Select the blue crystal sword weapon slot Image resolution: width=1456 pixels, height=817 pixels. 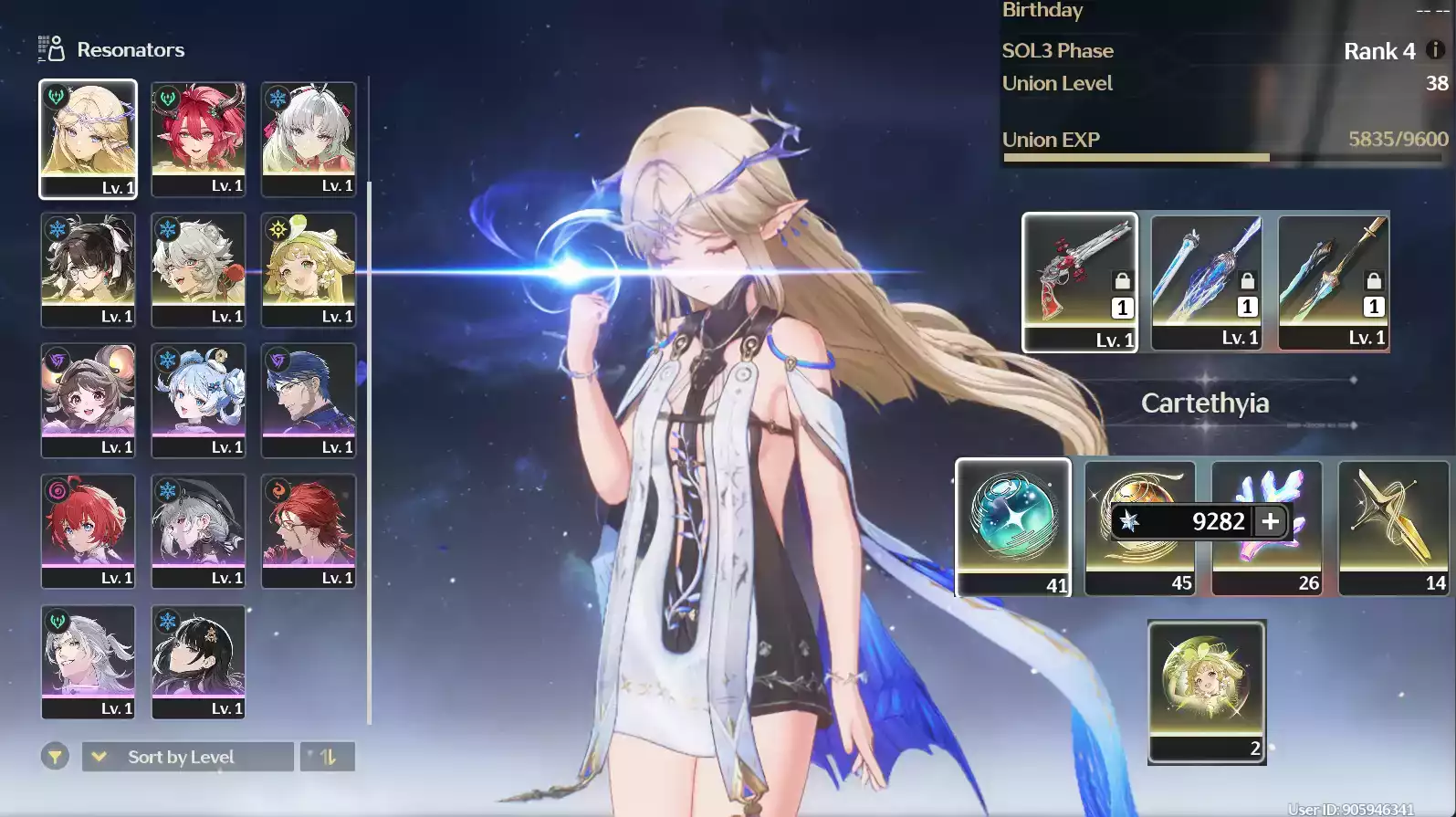tap(1206, 281)
